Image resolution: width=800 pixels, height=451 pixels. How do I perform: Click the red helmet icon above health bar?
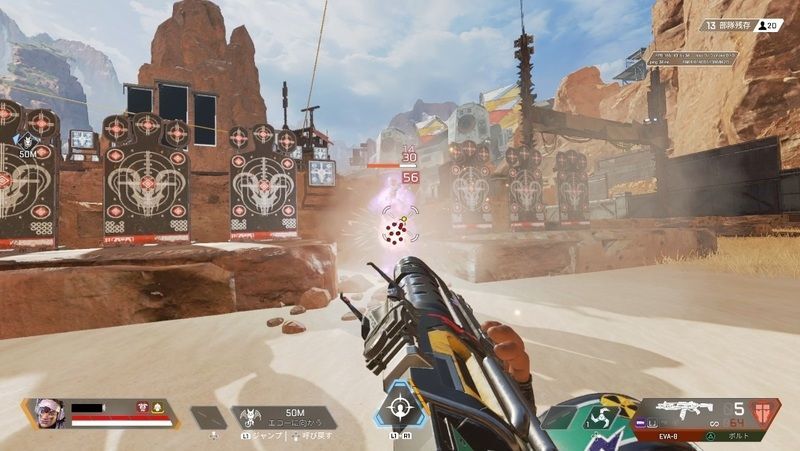pyautogui.click(x=143, y=407)
